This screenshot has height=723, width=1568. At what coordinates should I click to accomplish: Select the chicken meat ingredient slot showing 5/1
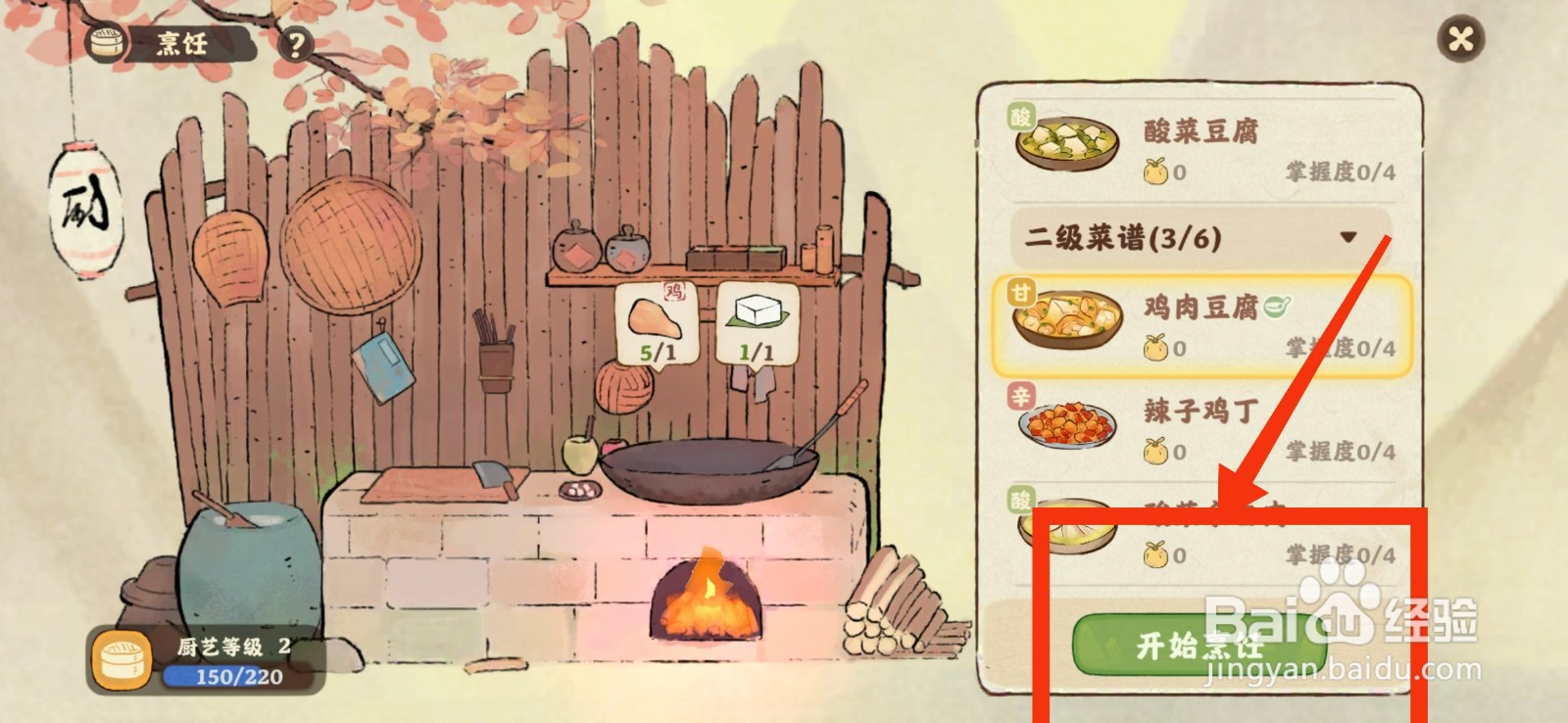(x=655, y=323)
